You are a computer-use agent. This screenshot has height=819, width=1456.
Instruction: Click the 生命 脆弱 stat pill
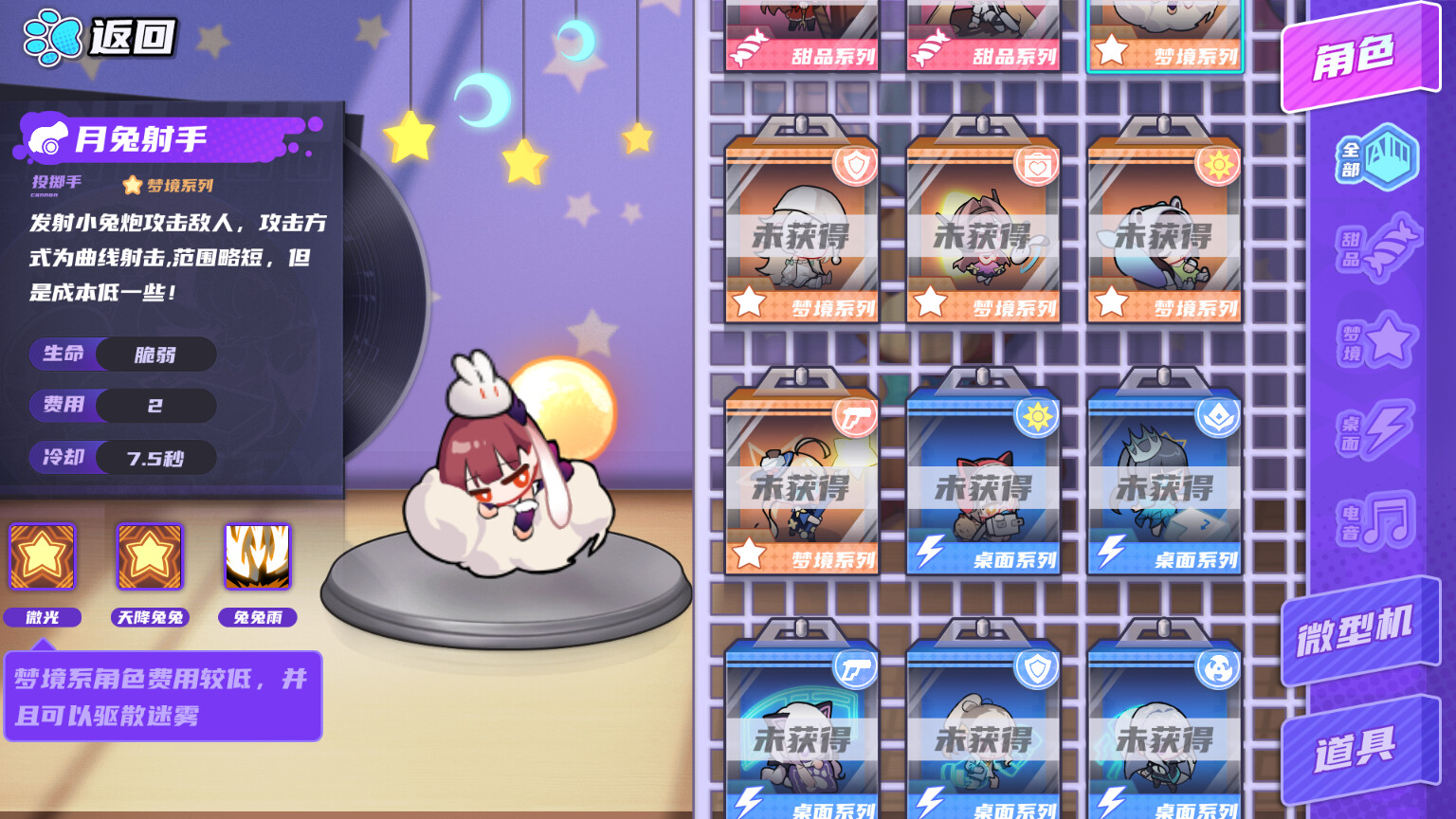(122, 354)
